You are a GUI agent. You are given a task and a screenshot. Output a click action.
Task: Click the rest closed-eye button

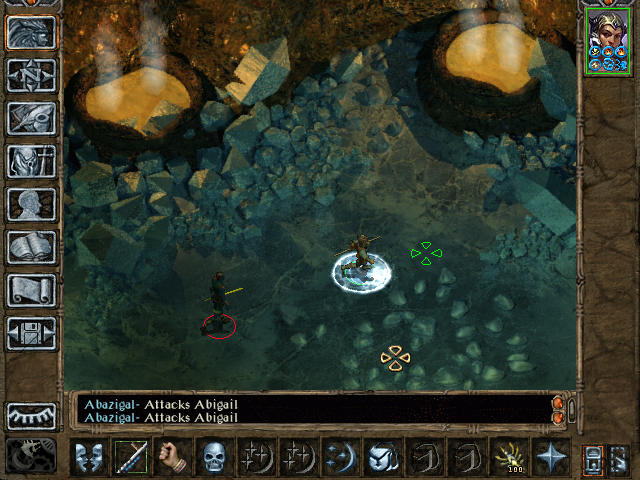click(31, 416)
